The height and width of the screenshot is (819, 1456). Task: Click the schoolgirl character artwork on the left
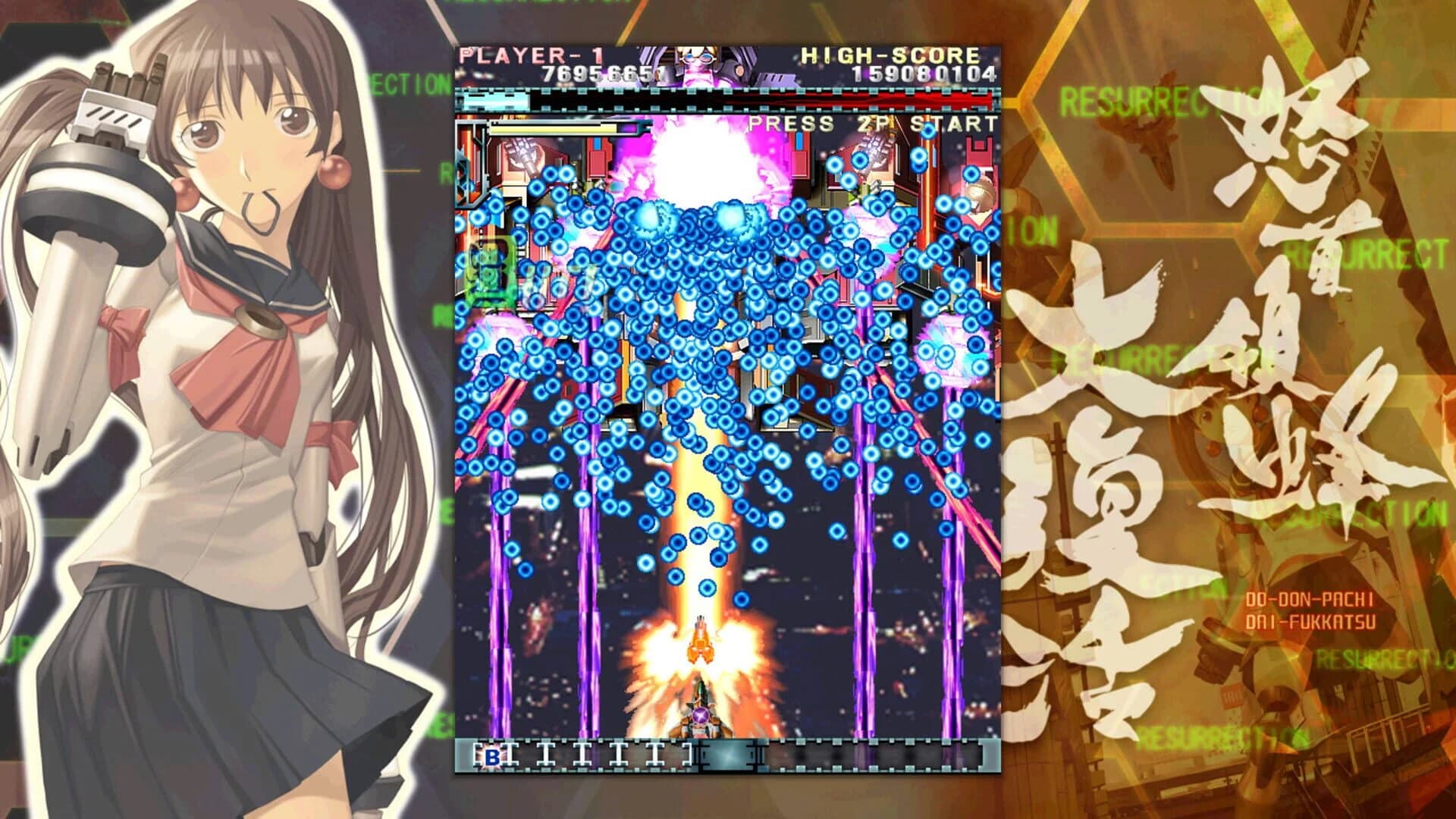(x=227, y=379)
